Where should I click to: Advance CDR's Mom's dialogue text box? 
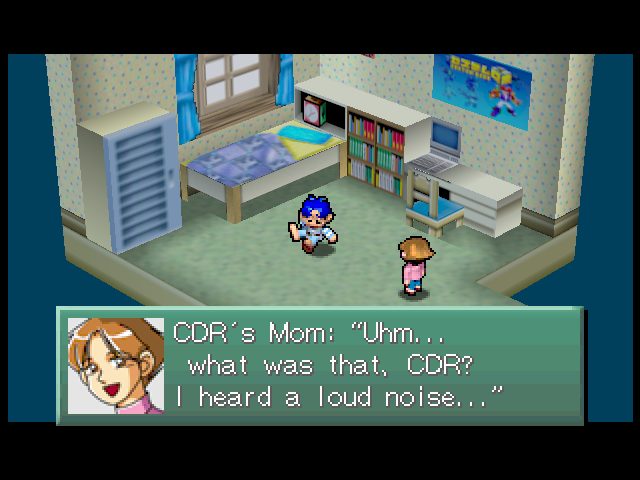pyautogui.click(x=370, y=365)
